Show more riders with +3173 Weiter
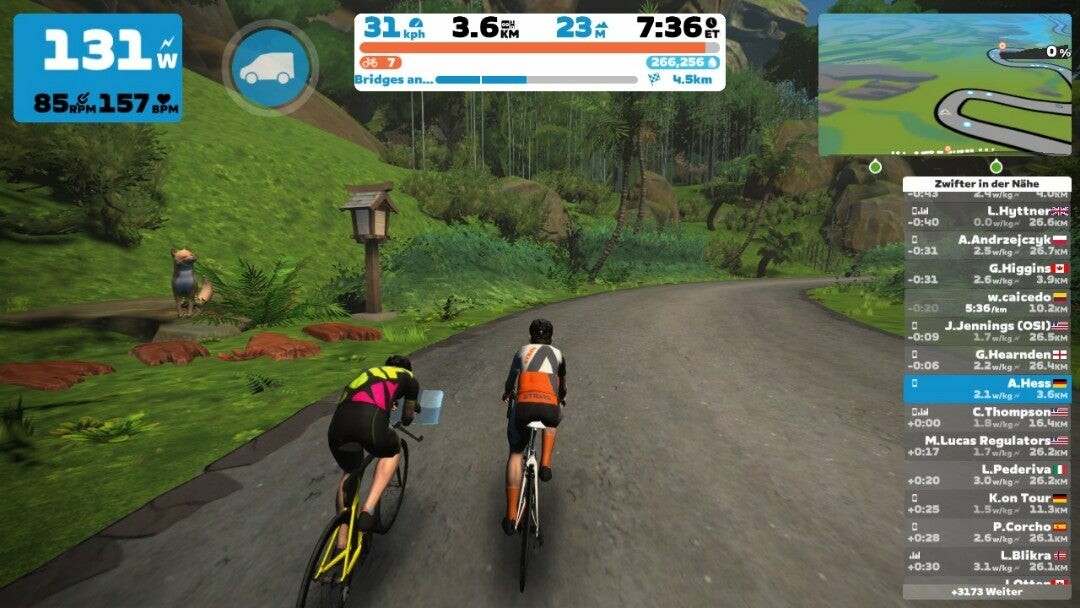Image resolution: width=1080 pixels, height=608 pixels. click(987, 592)
